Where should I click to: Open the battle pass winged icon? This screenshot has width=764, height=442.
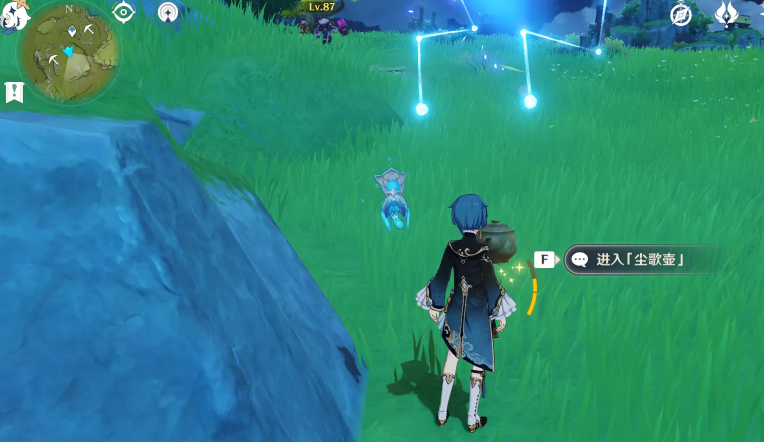coord(726,13)
